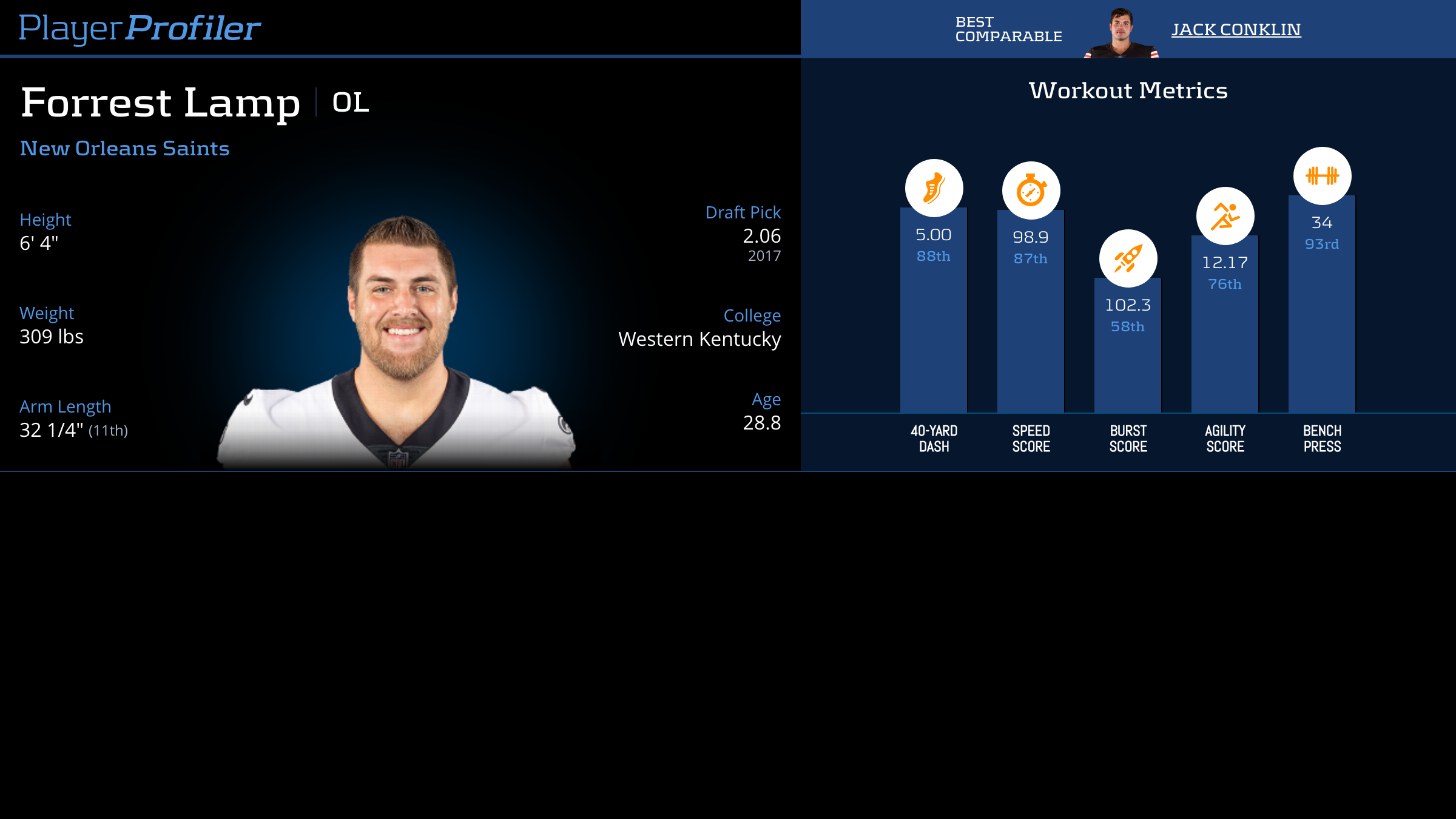Select the Speed Score stopwatch icon
The height and width of the screenshot is (819, 1456).
pyautogui.click(x=1031, y=190)
